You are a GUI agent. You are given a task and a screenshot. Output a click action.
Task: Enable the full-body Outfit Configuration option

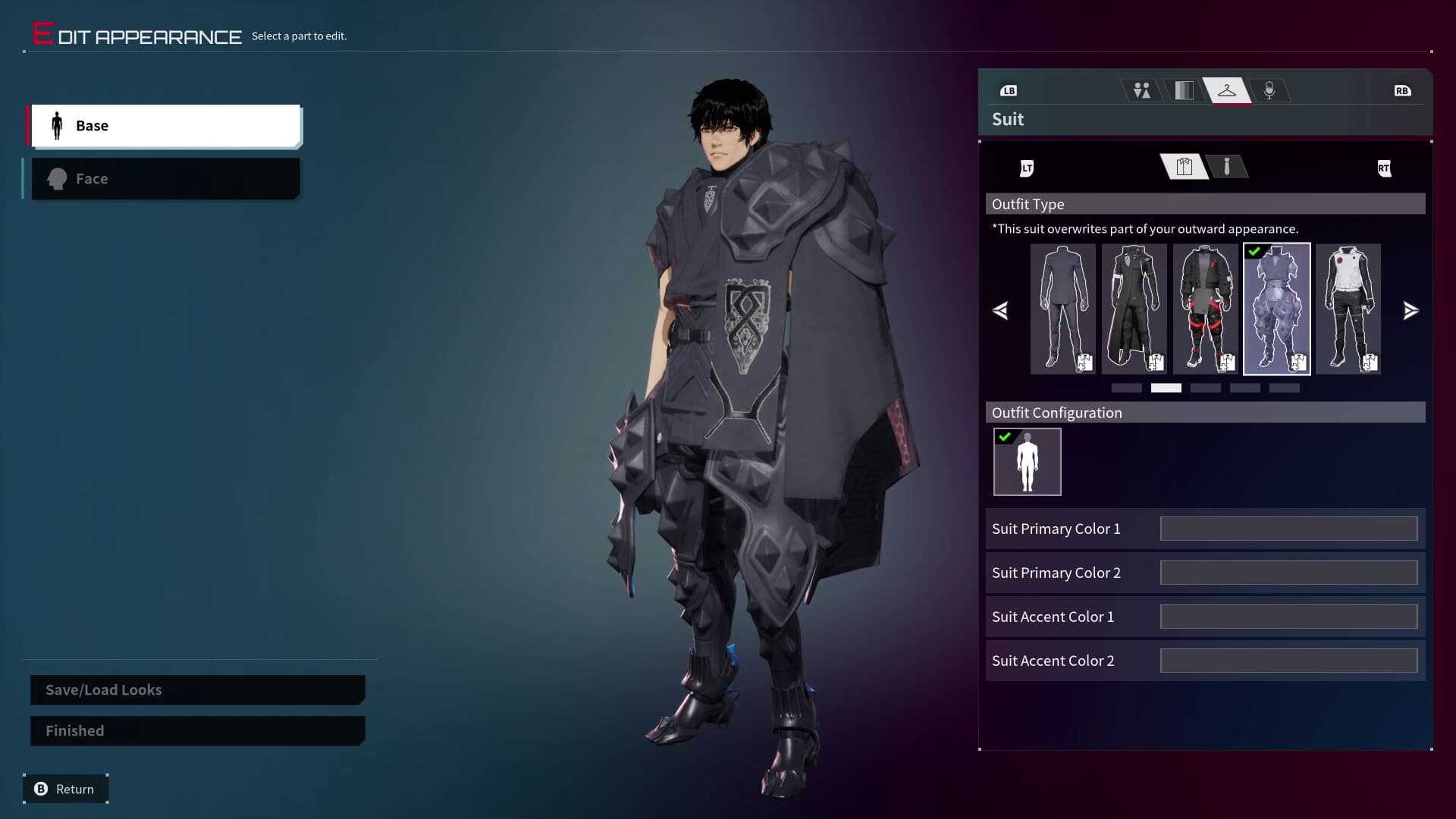click(x=1027, y=461)
